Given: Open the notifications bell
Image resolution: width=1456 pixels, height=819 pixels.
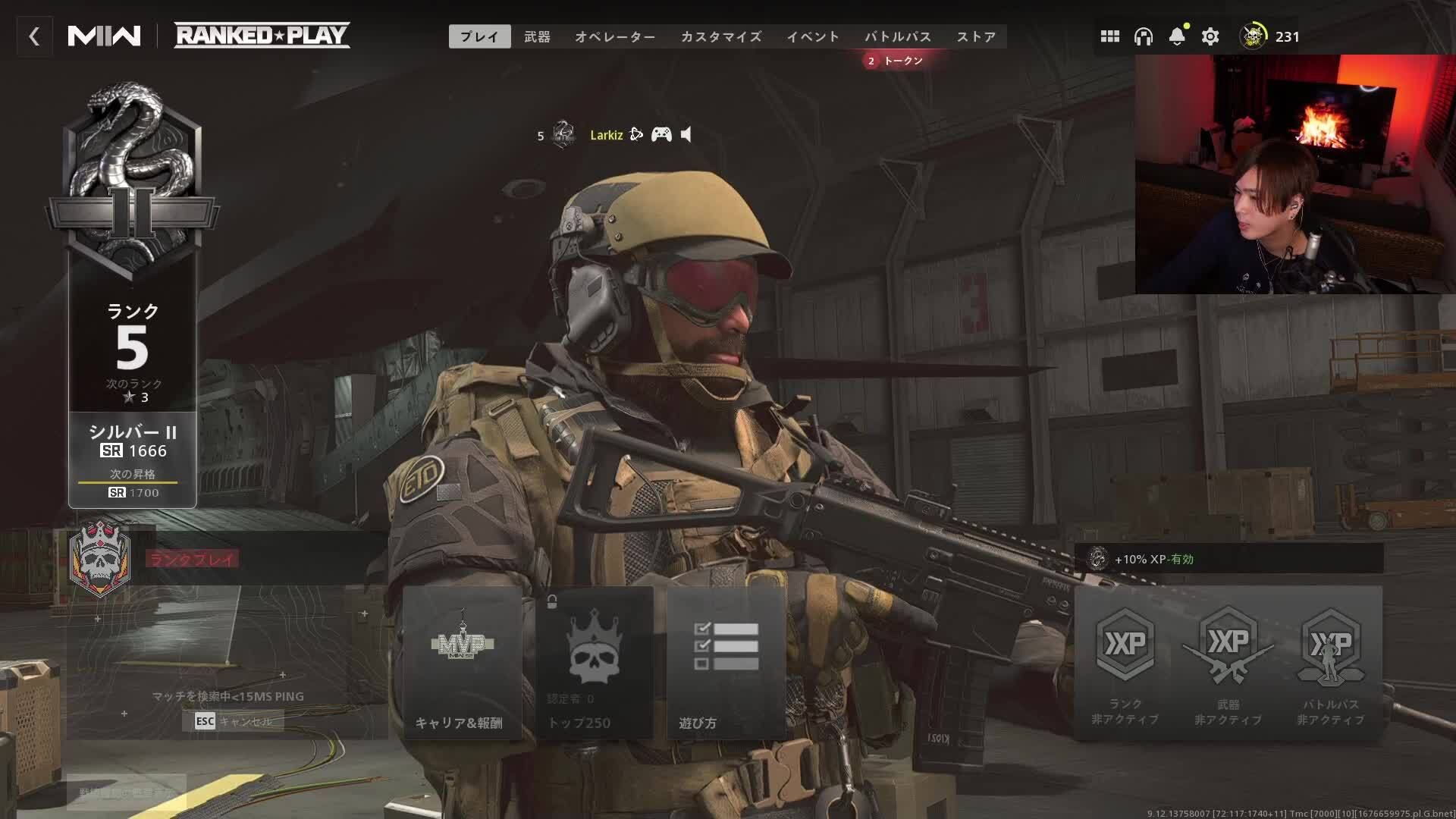Looking at the screenshot, I should click(1177, 33).
